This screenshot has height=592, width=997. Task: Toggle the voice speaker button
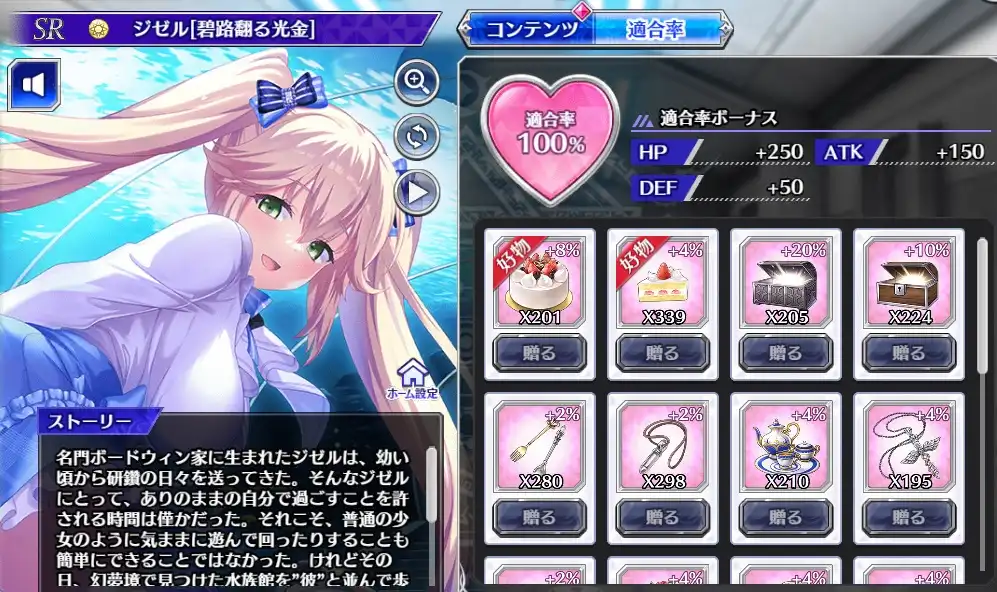(35, 86)
